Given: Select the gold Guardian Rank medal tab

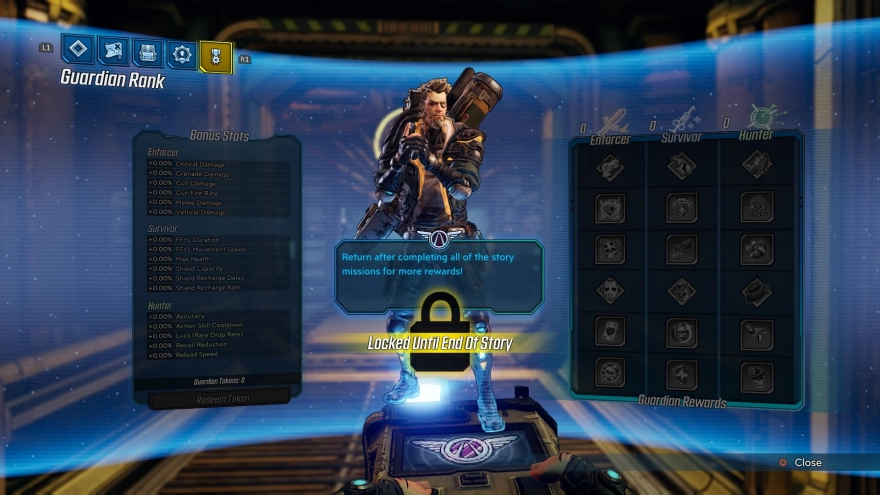Looking at the screenshot, I should 215,56.
